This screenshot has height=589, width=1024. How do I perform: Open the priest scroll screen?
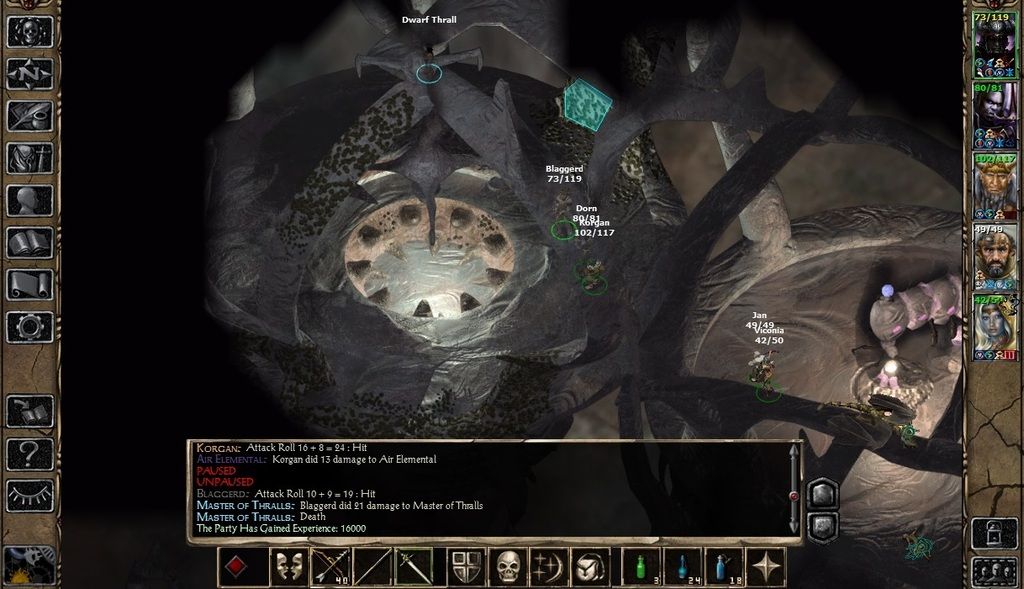(x=29, y=284)
